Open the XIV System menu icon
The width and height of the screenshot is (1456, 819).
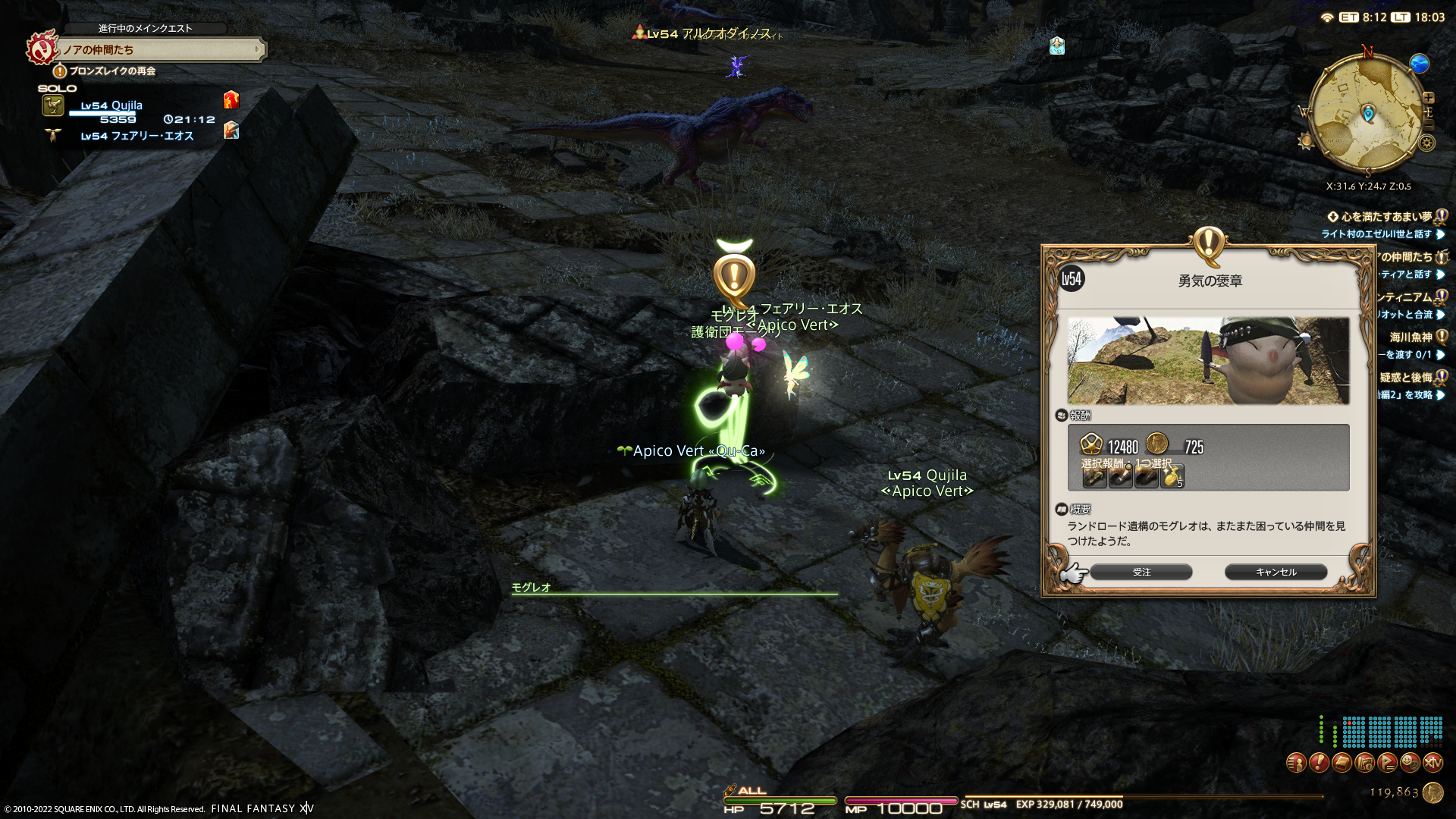pyautogui.click(x=1432, y=762)
